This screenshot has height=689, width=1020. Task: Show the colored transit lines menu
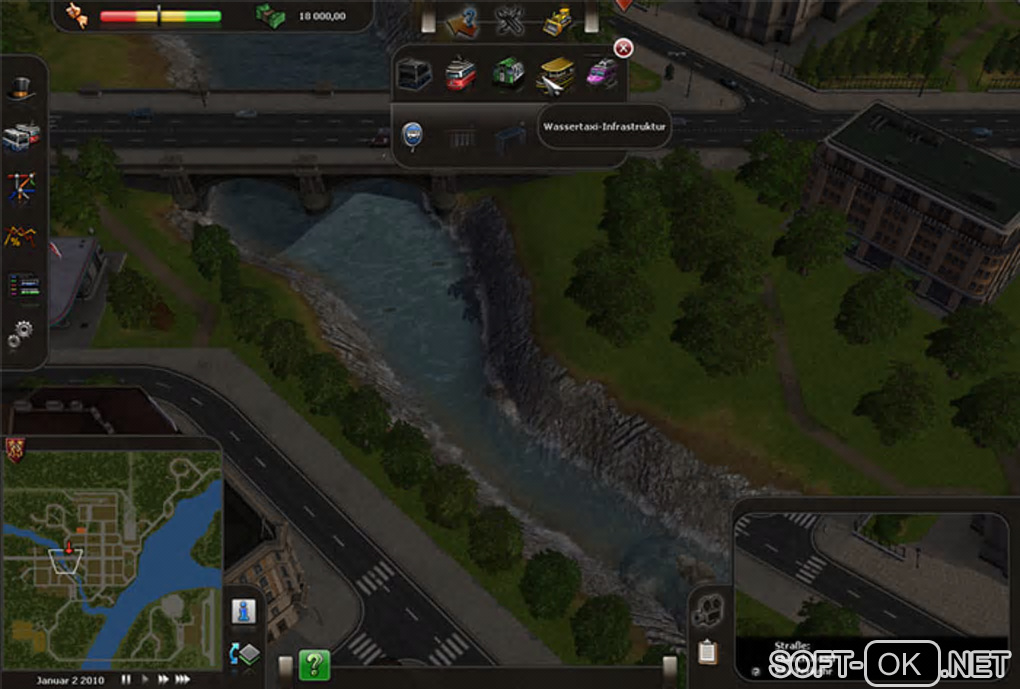pyautogui.click(x=23, y=186)
